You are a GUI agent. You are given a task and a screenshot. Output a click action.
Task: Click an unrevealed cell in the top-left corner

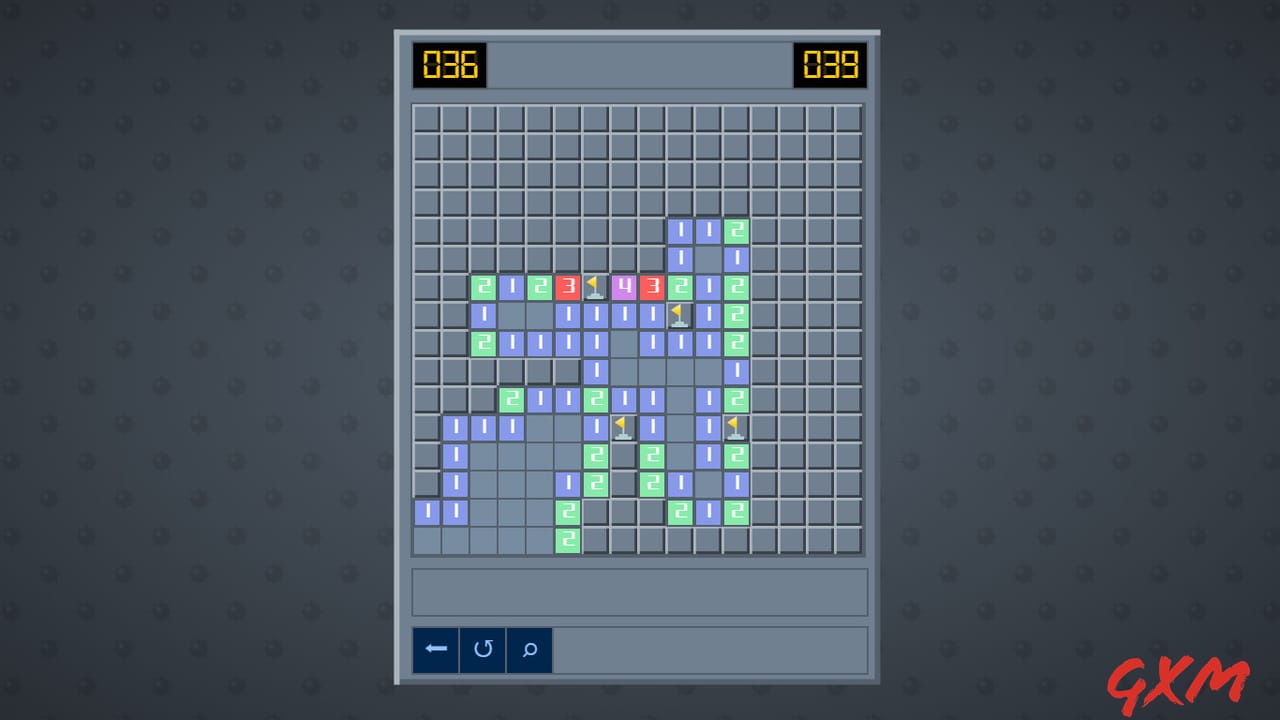point(426,117)
